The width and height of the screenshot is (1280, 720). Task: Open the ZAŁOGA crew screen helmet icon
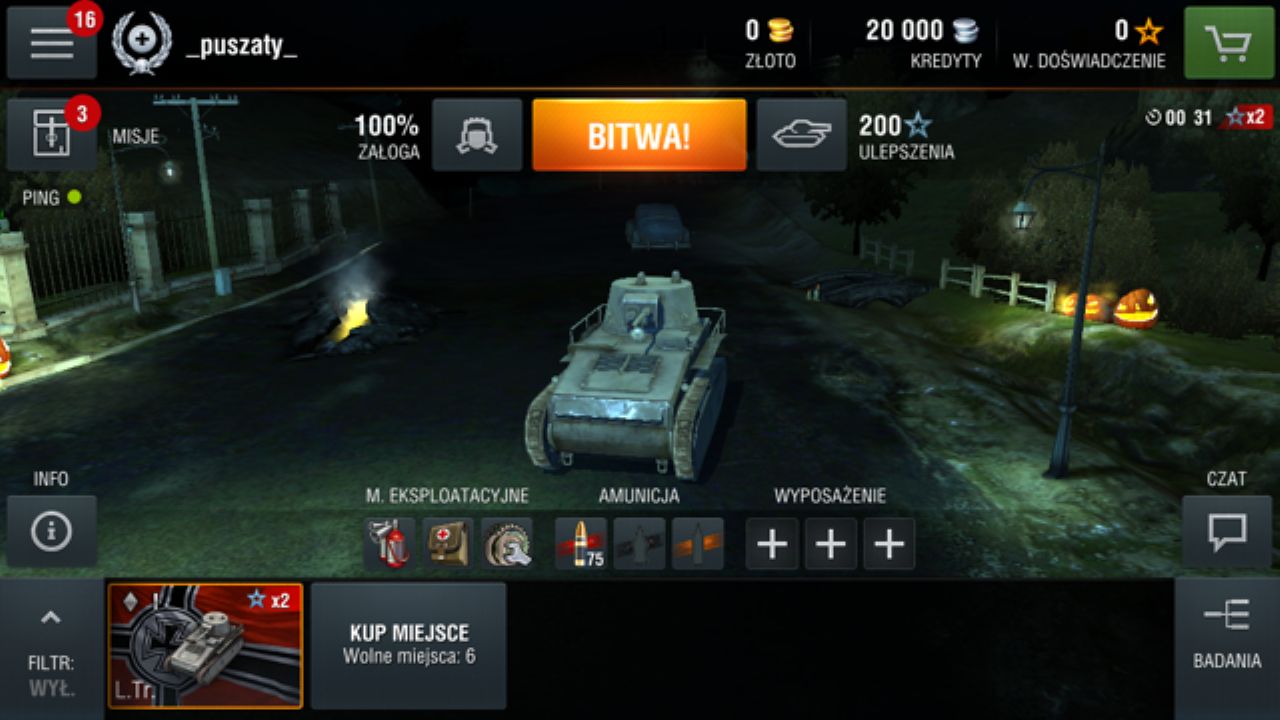pos(477,134)
